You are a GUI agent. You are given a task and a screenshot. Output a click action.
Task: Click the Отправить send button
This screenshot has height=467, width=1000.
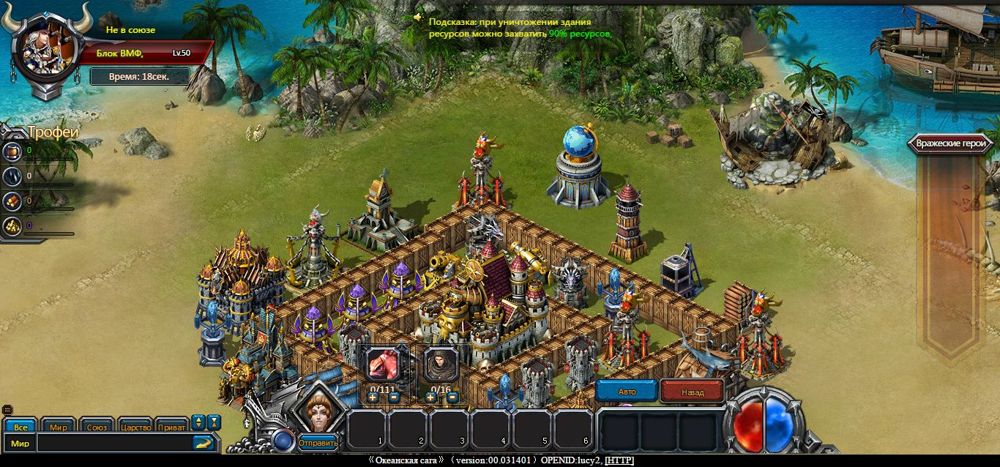click(316, 441)
